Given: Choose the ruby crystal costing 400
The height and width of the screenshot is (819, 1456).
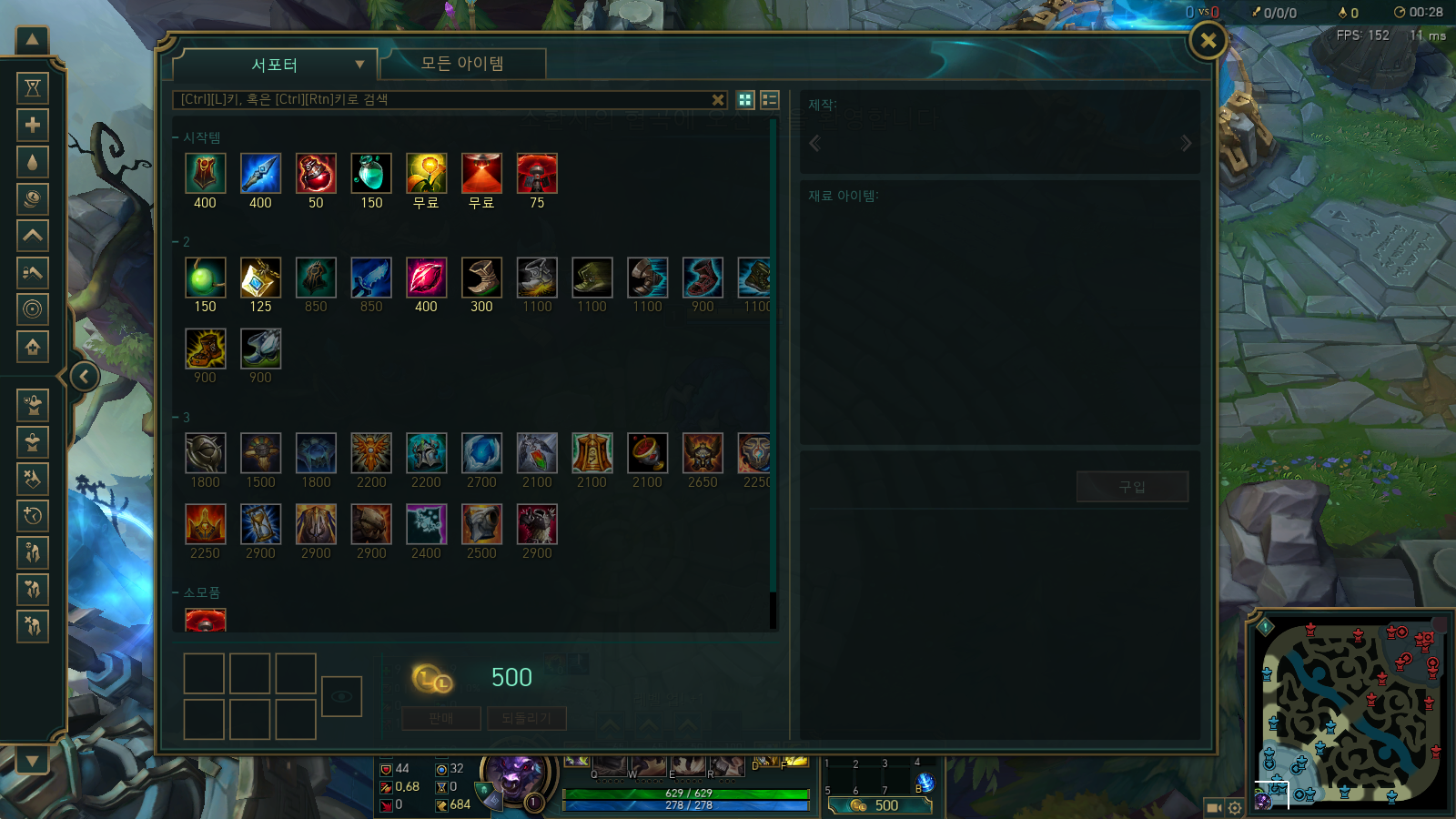Looking at the screenshot, I should pyautogui.click(x=426, y=278).
